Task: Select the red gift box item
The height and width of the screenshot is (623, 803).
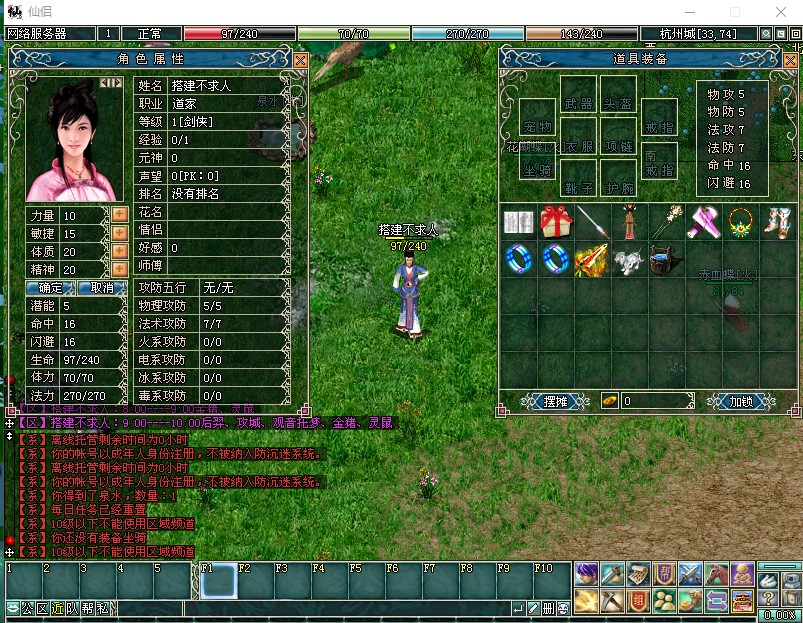Action: (555, 221)
